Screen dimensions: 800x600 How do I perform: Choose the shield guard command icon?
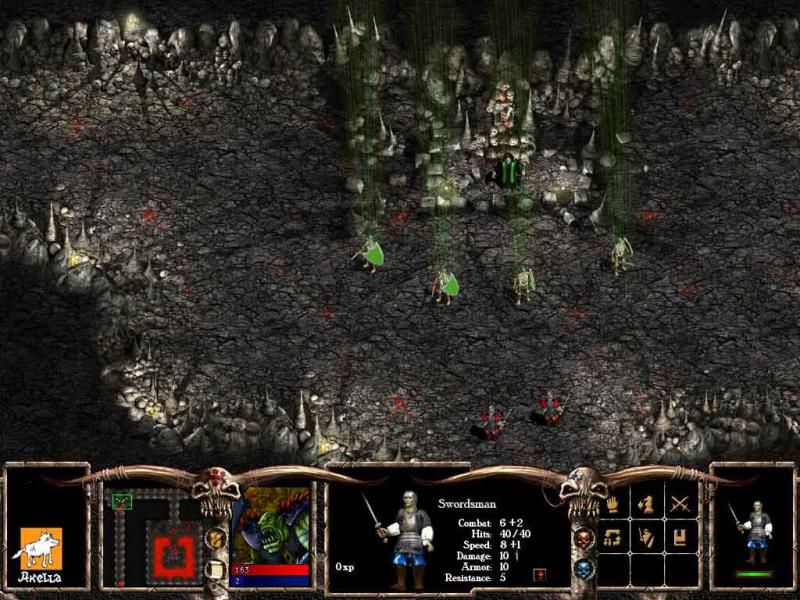tap(646, 538)
